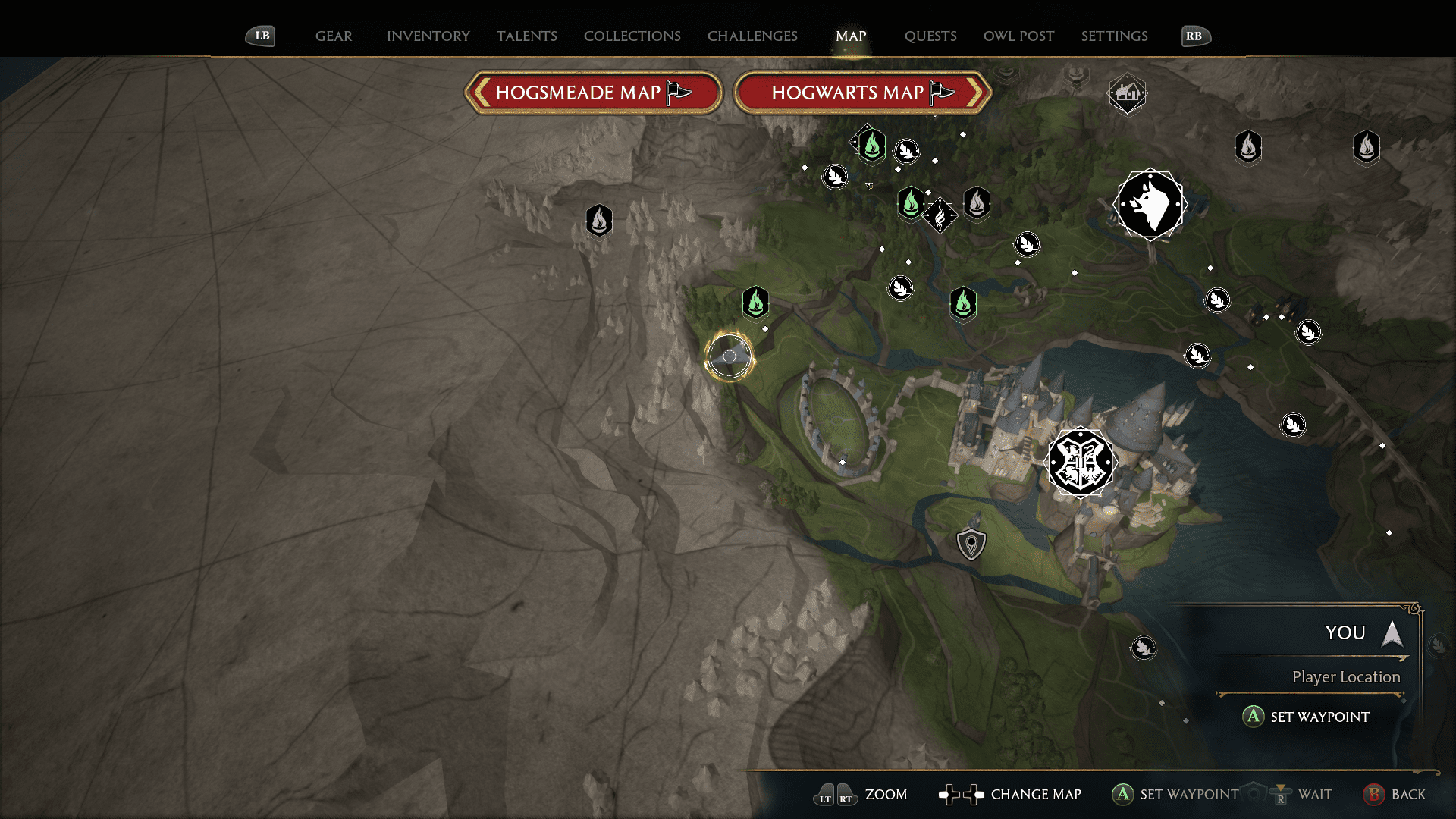Screen dimensions: 1456x819
Task: Switch to the QUESTS tab
Action: click(x=930, y=36)
